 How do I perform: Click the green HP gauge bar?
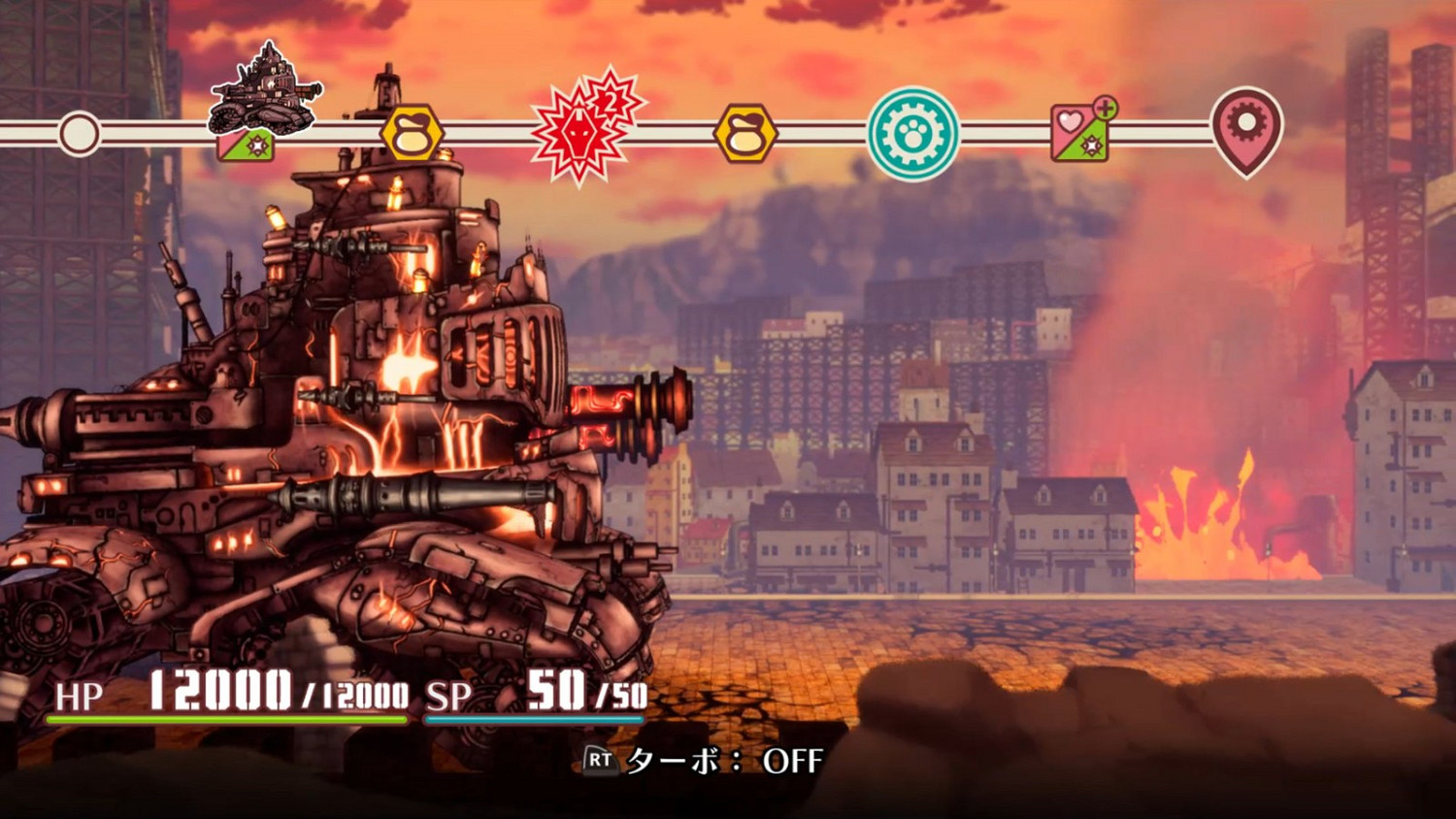[223, 720]
